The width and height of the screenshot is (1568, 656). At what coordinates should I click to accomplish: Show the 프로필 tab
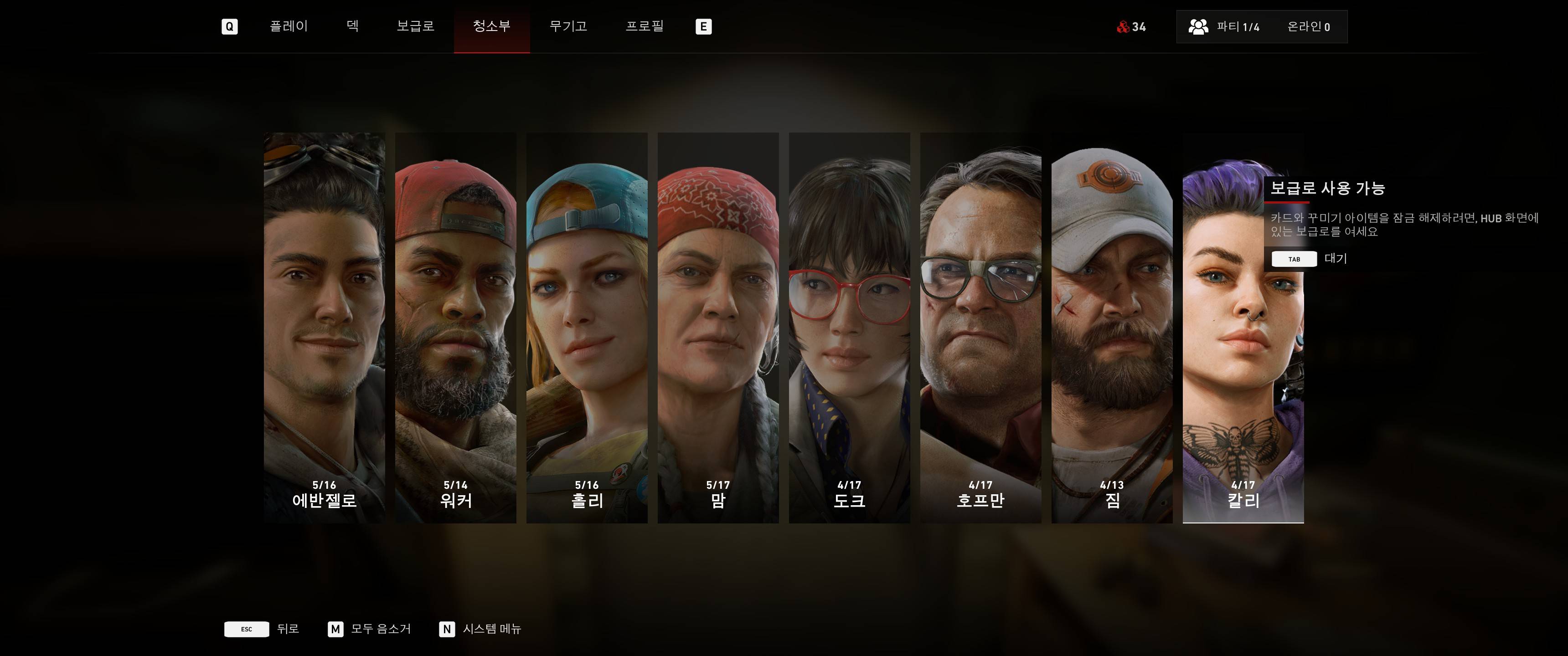645,26
